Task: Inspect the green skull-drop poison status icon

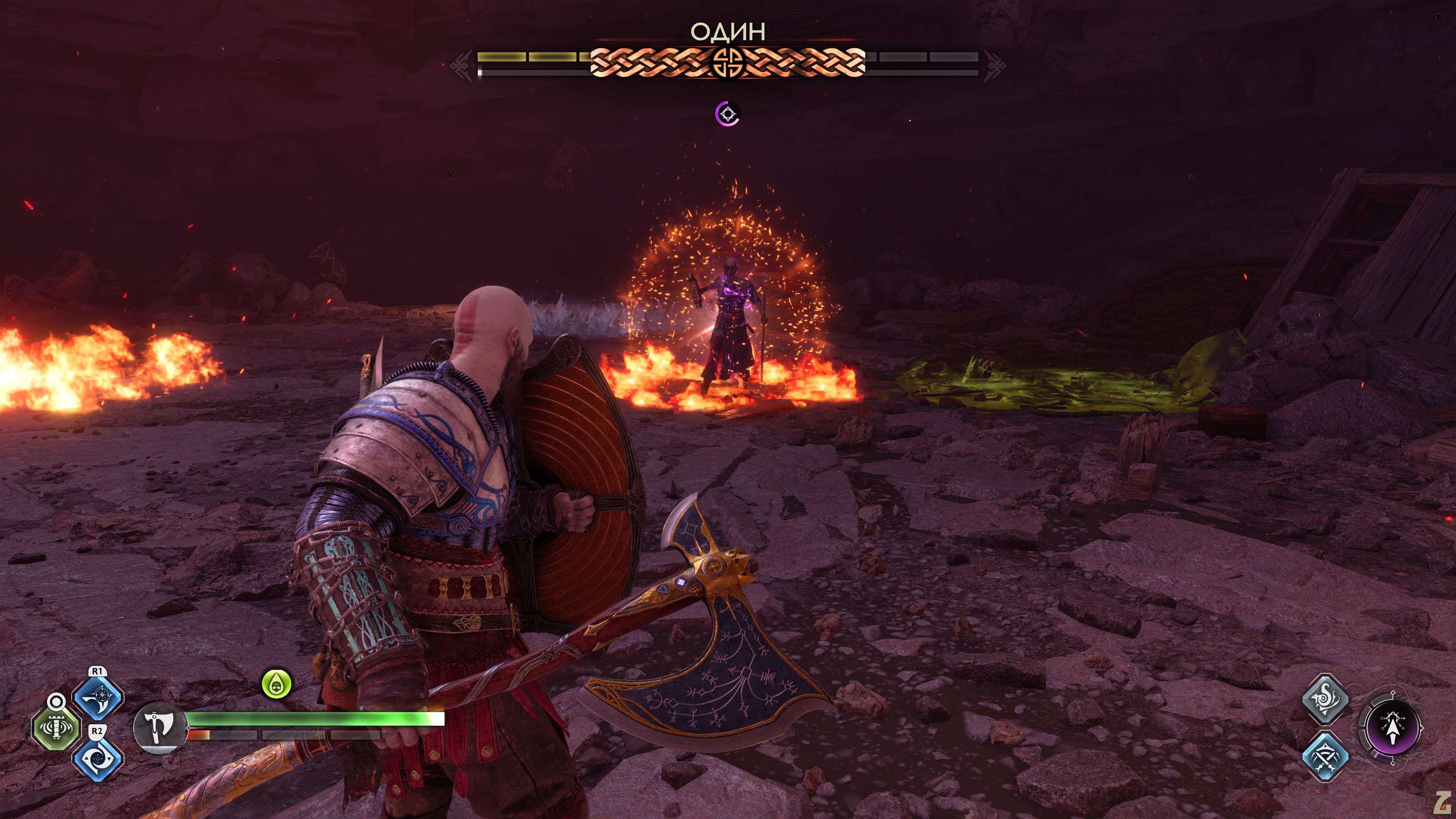Action: (276, 684)
